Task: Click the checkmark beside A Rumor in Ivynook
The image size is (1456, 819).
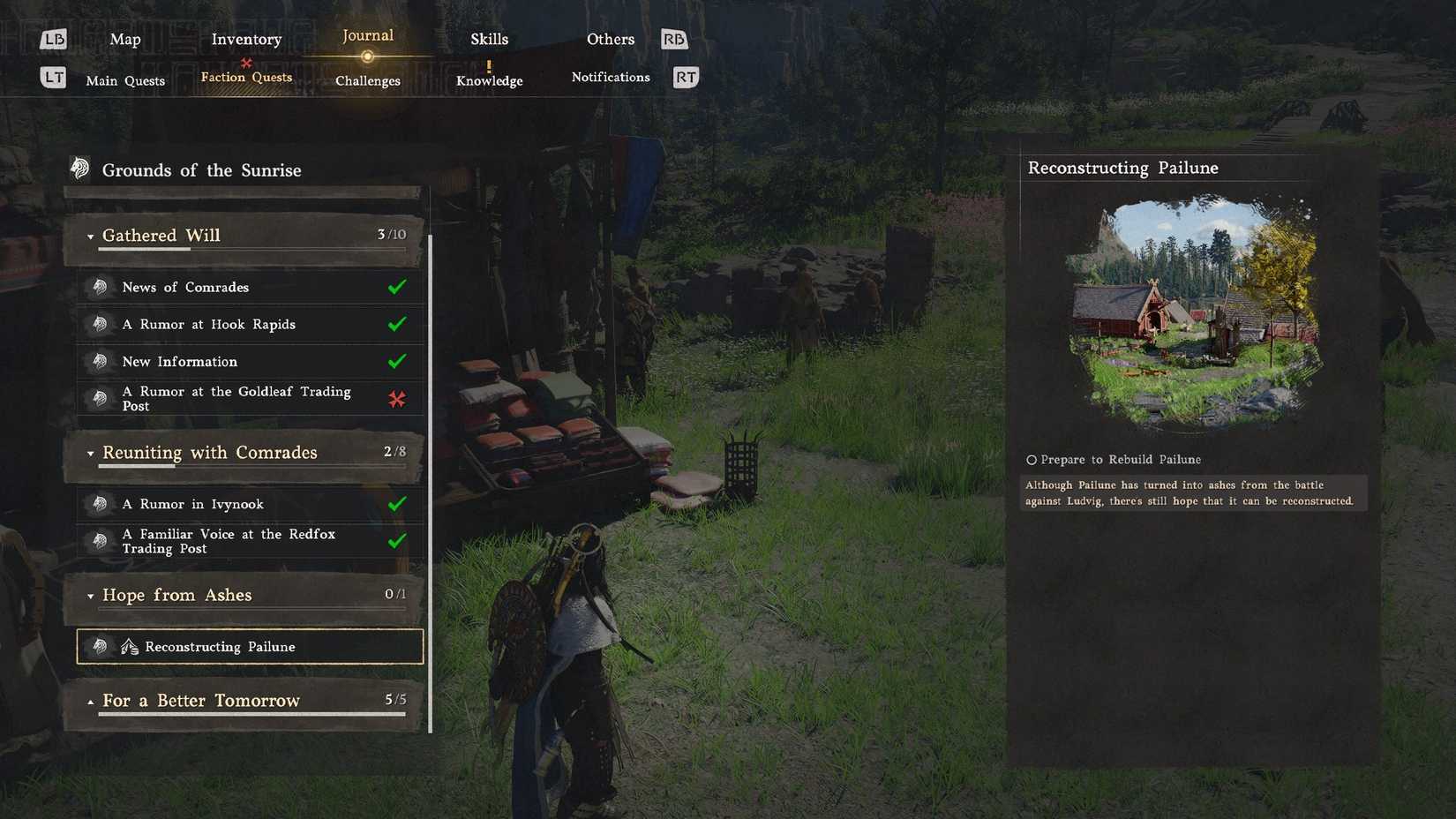Action: click(x=398, y=503)
